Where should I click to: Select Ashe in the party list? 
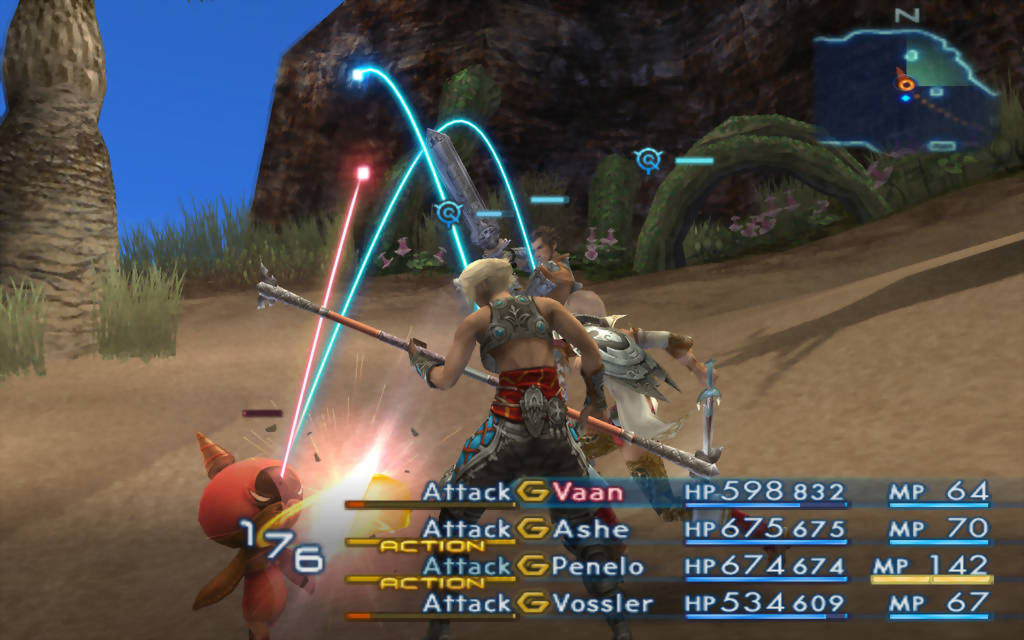pos(591,529)
